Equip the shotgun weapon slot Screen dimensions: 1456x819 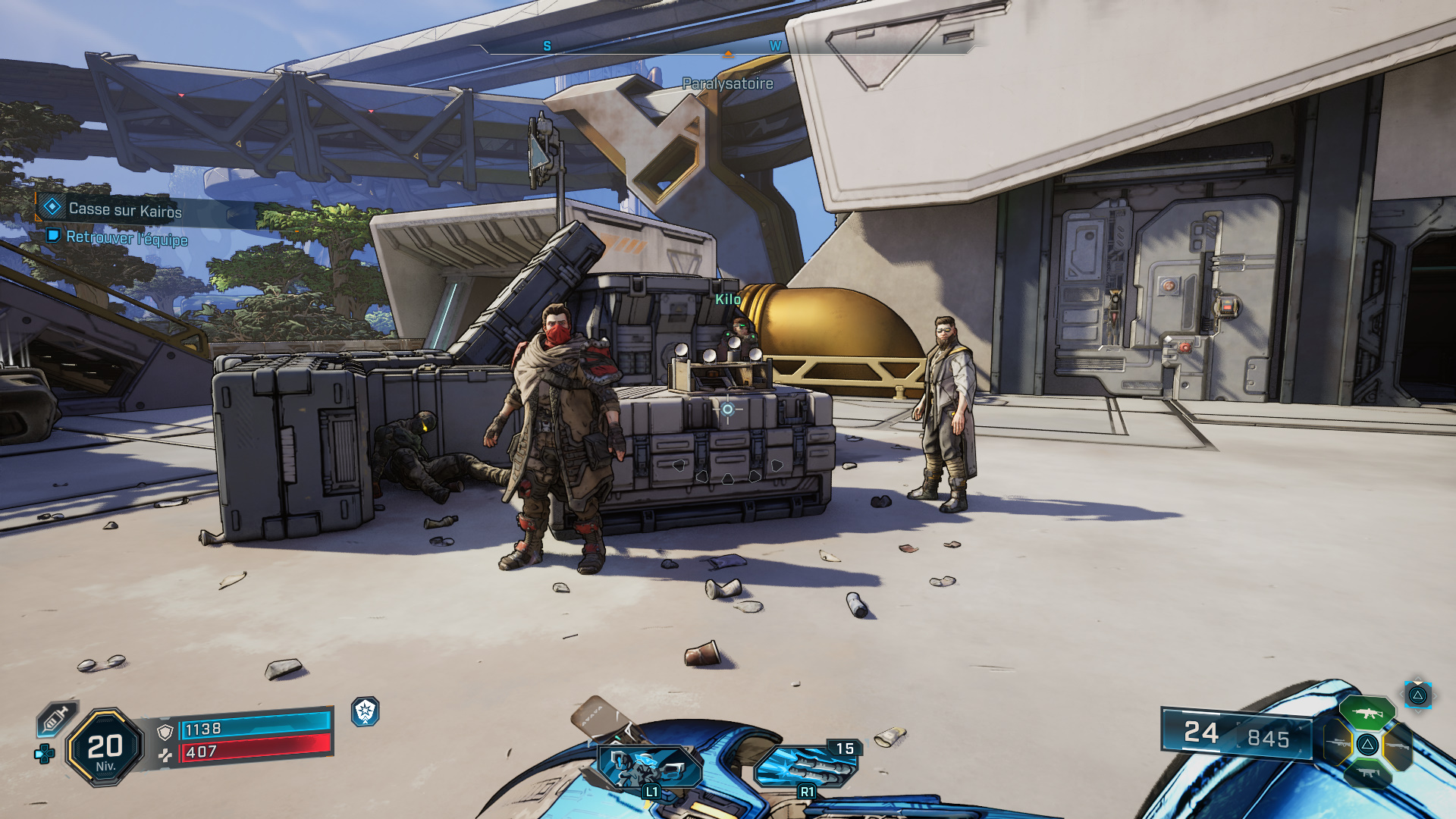tap(1398, 745)
